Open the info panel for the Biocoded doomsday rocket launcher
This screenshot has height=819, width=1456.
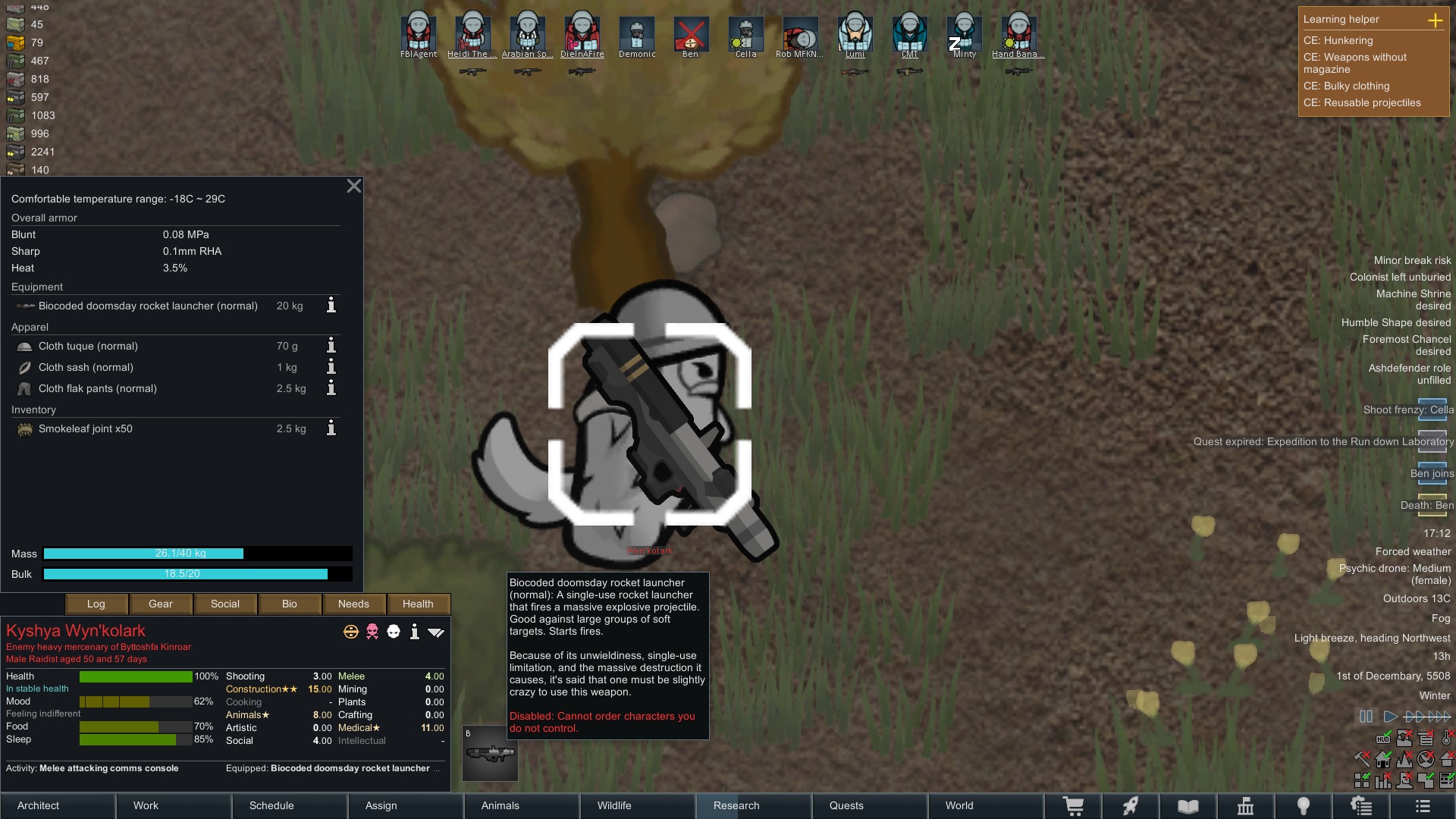pos(330,306)
